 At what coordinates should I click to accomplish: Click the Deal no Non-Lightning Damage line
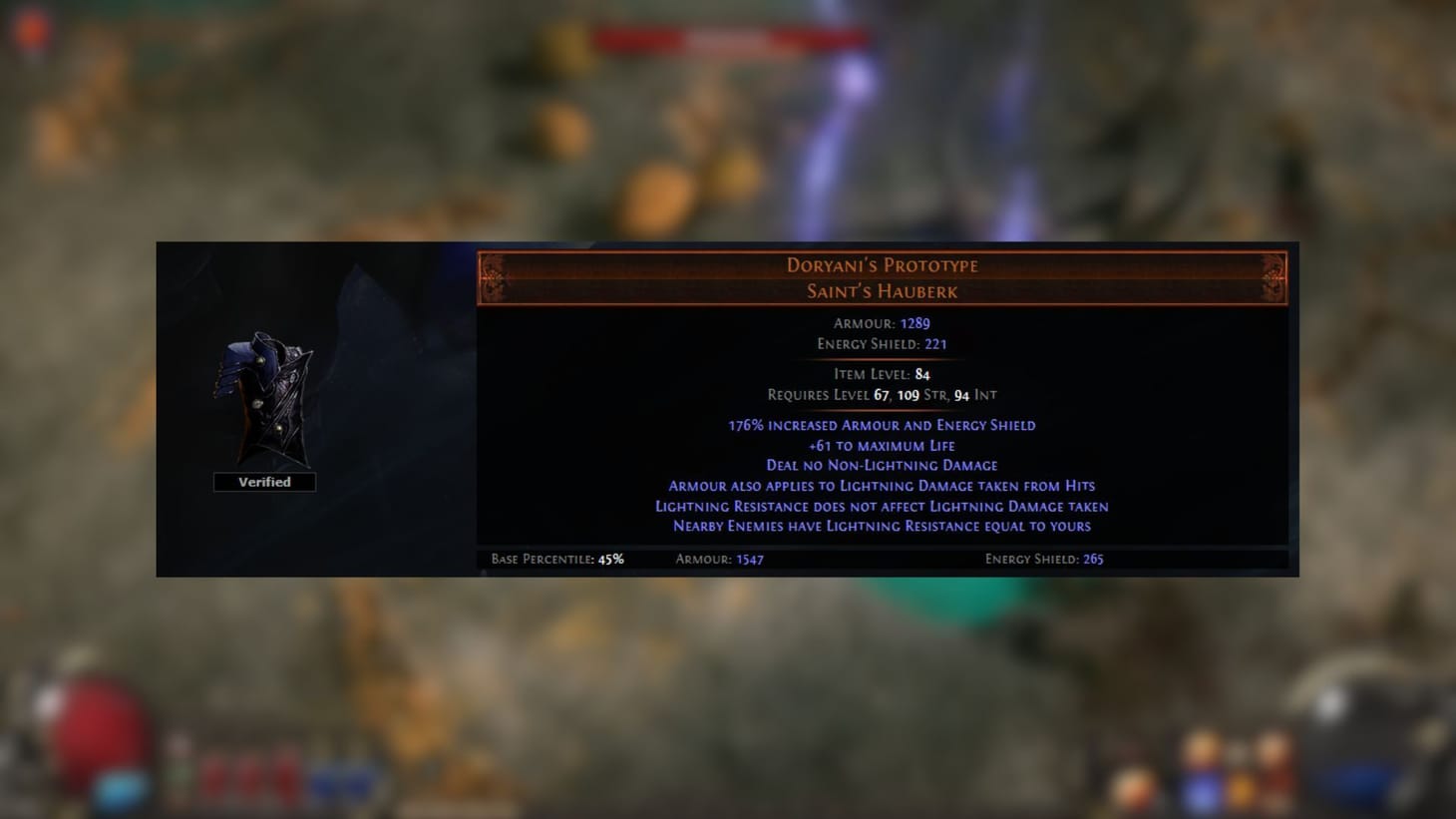pos(882,465)
